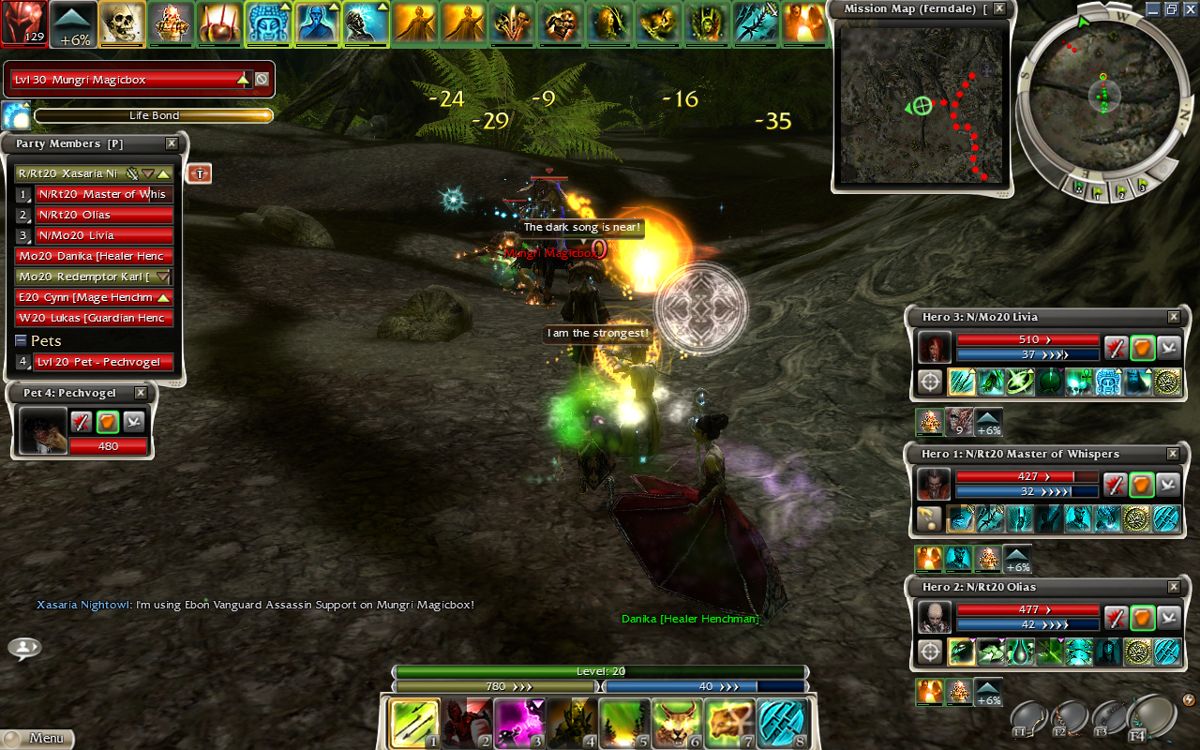This screenshot has width=1200, height=750.
Task: Select Olias in the party list
Action: (x=103, y=215)
